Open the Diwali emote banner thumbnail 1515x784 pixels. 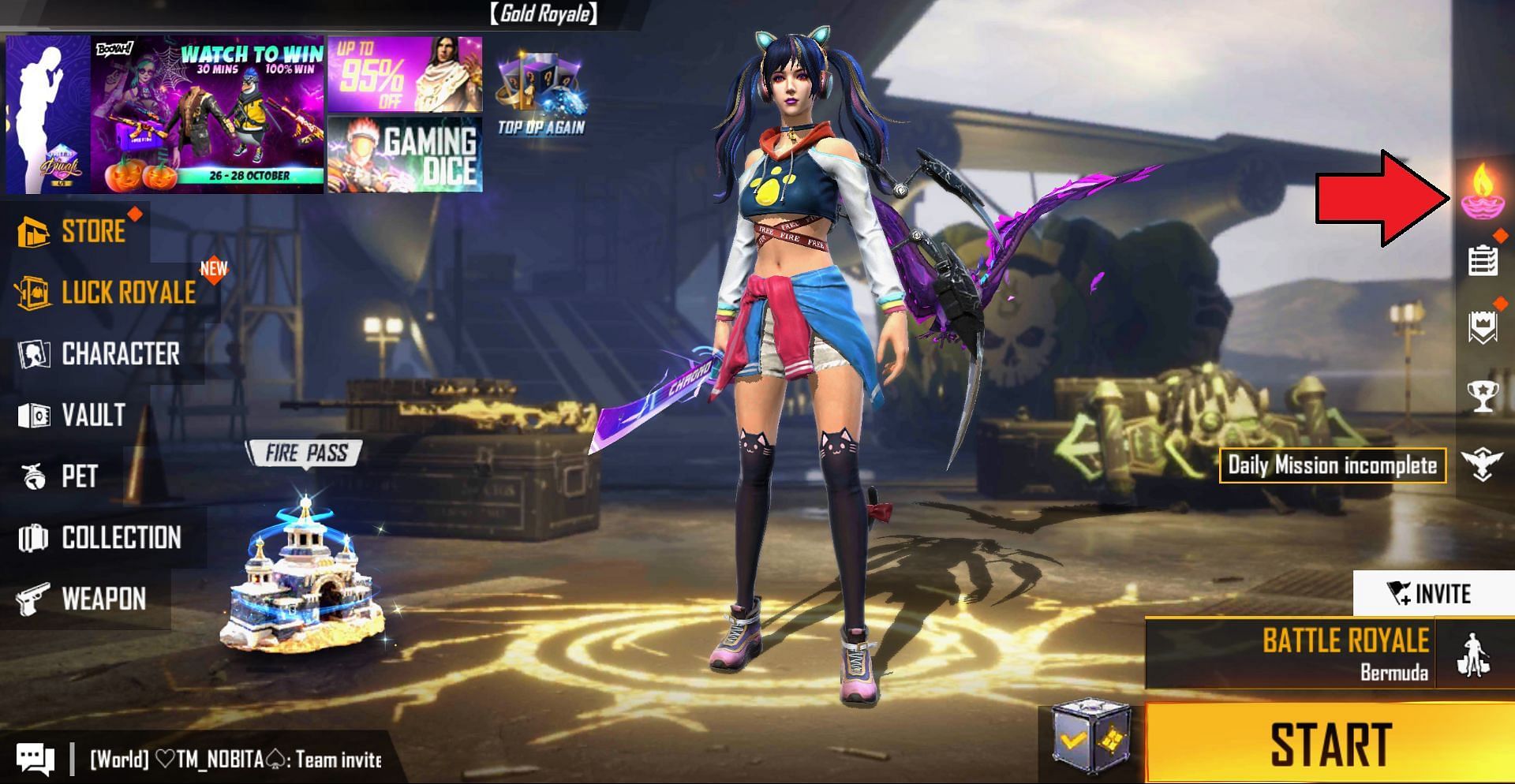pyautogui.click(x=47, y=114)
